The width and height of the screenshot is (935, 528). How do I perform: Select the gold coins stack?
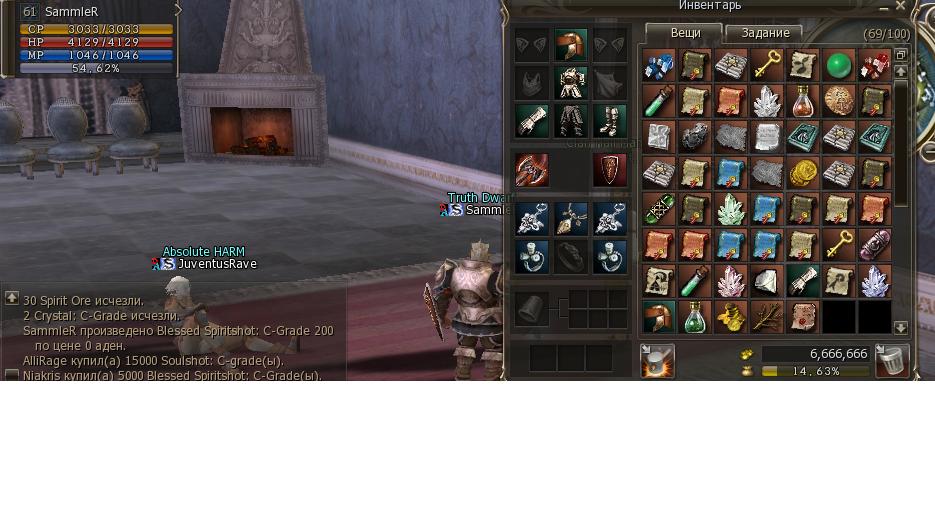(802, 174)
